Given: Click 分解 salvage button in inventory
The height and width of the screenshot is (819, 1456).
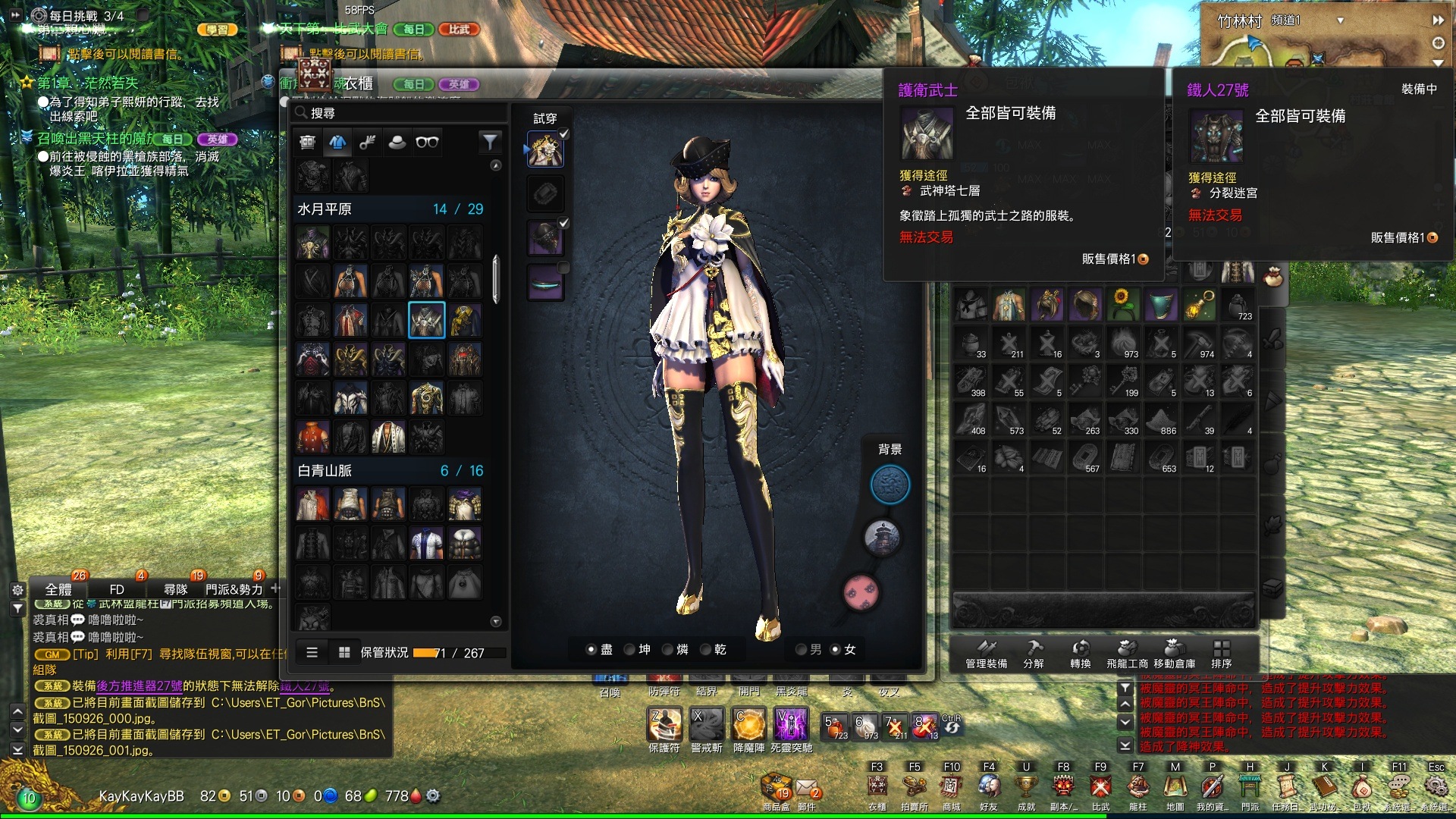Looking at the screenshot, I should [x=1034, y=652].
